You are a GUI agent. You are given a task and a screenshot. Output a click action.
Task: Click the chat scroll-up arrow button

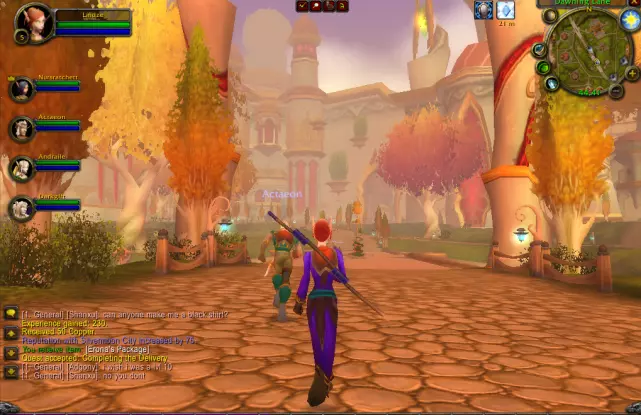pyautogui.click(x=11, y=334)
